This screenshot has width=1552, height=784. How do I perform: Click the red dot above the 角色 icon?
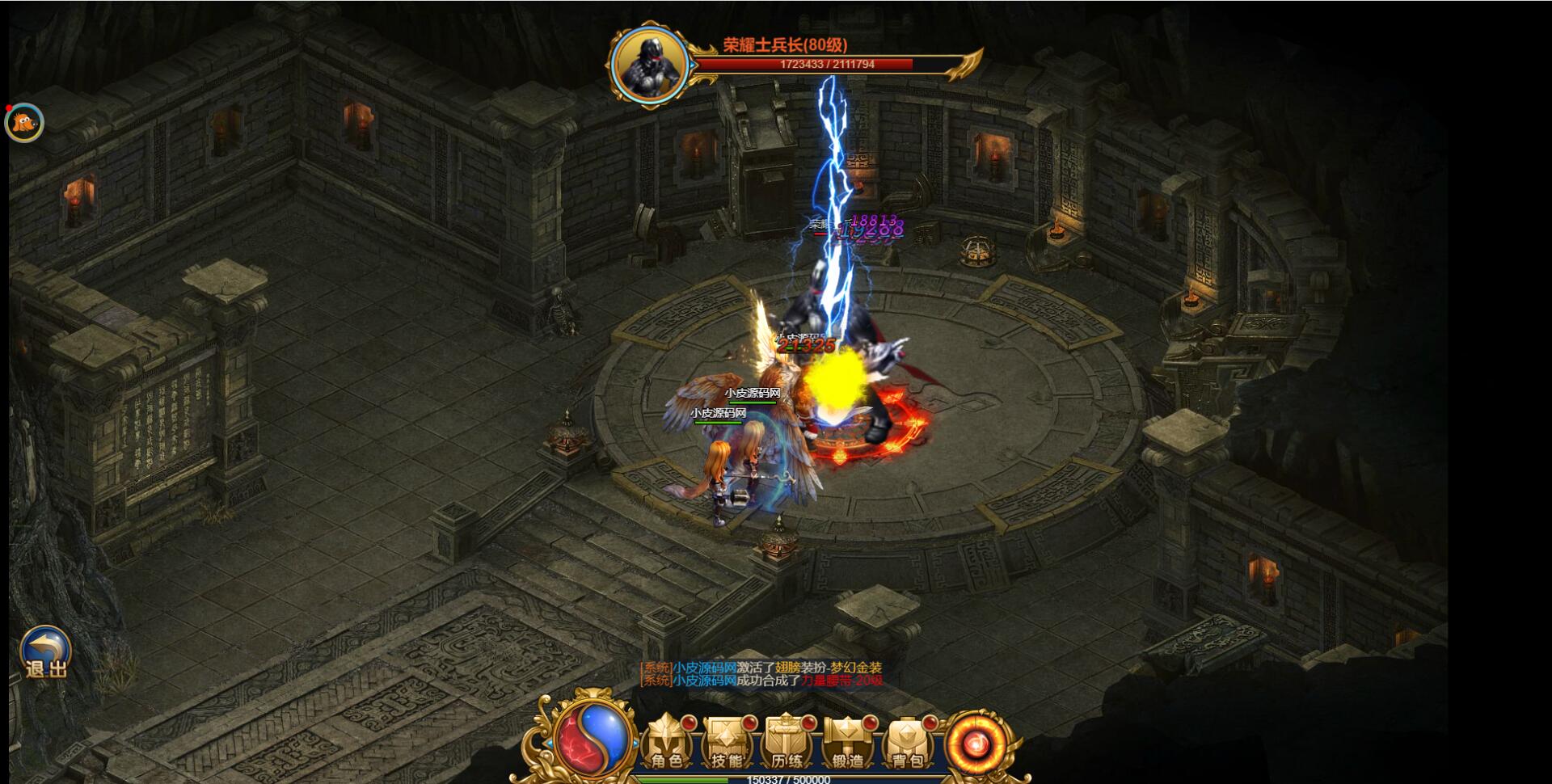click(x=688, y=723)
